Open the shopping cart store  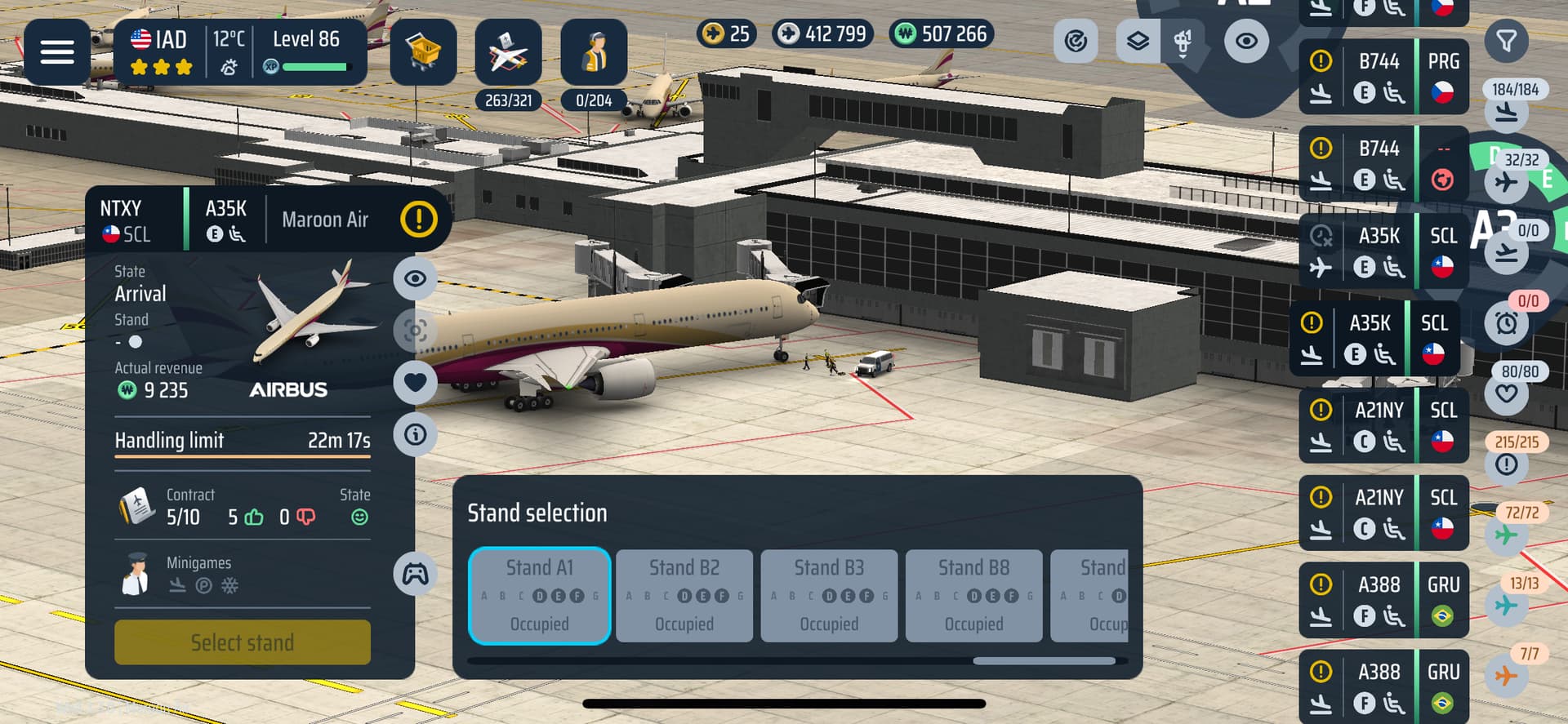click(x=422, y=52)
